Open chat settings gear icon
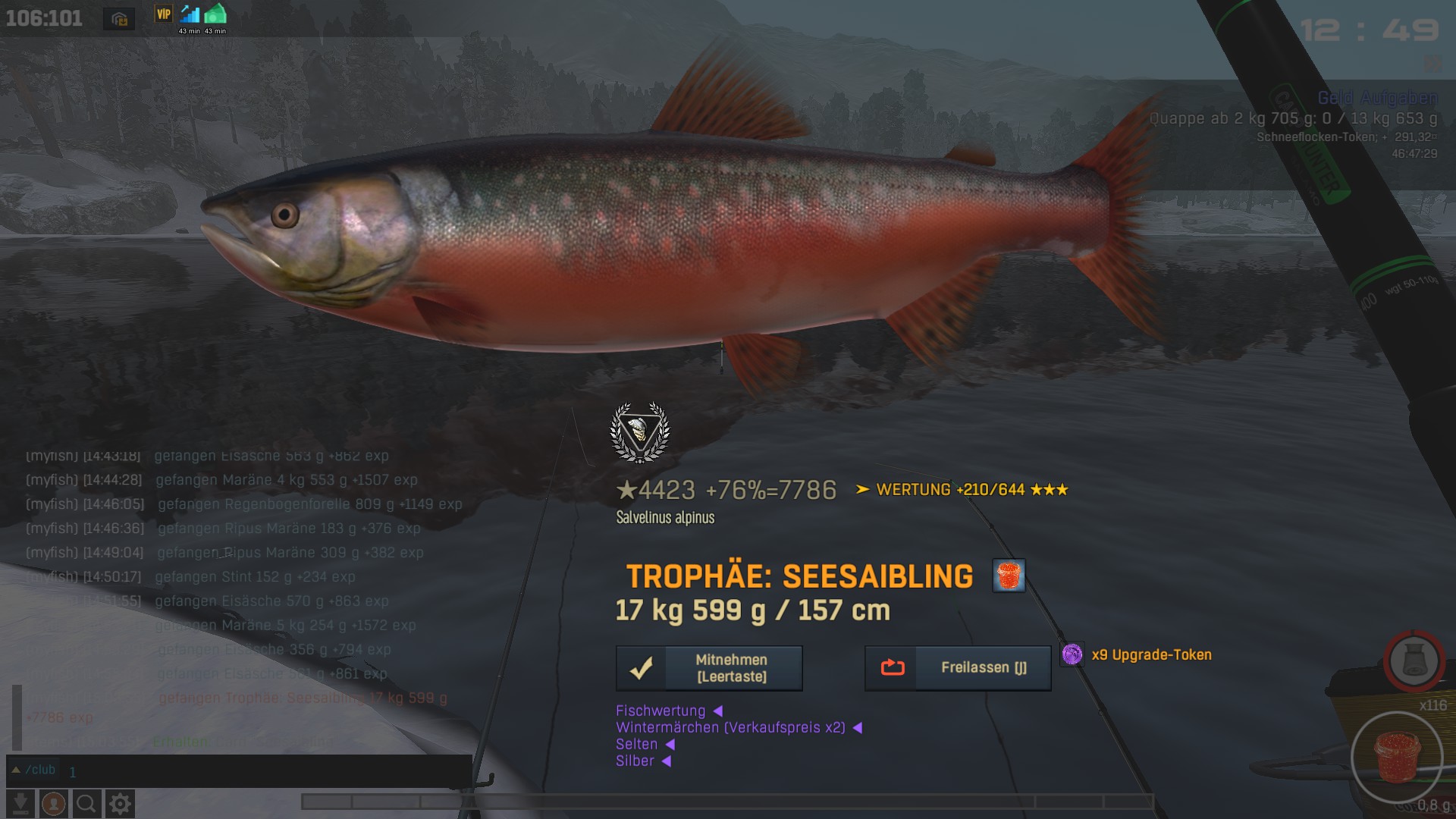This screenshot has width=1456, height=819. click(120, 803)
